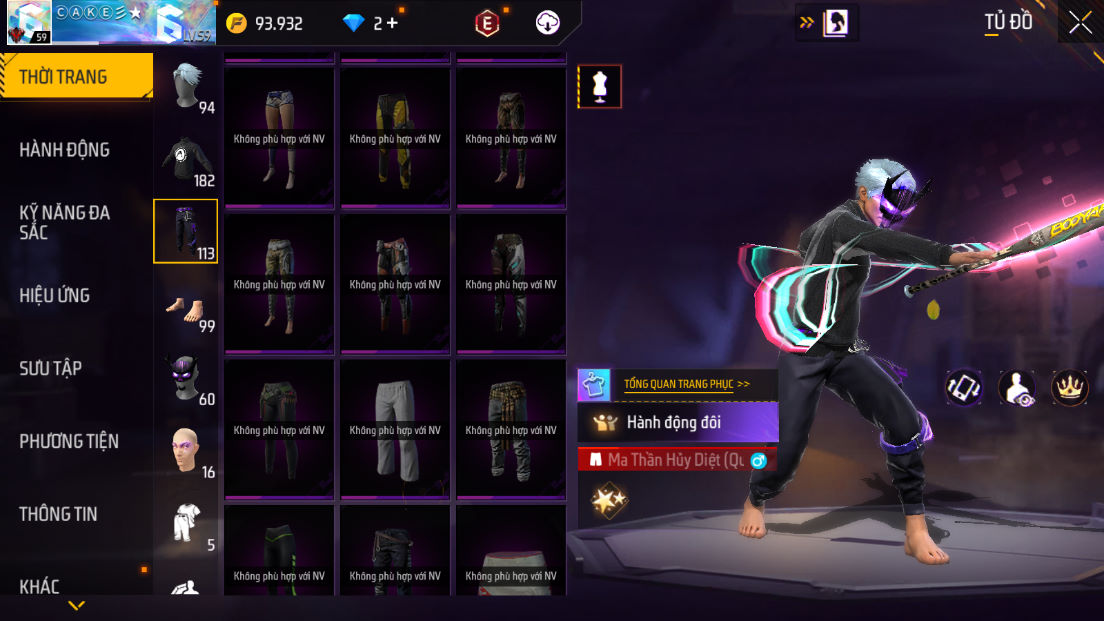1104x621 pixels.
Task: Open the Hiệu Ứng section
Action: 55,295
